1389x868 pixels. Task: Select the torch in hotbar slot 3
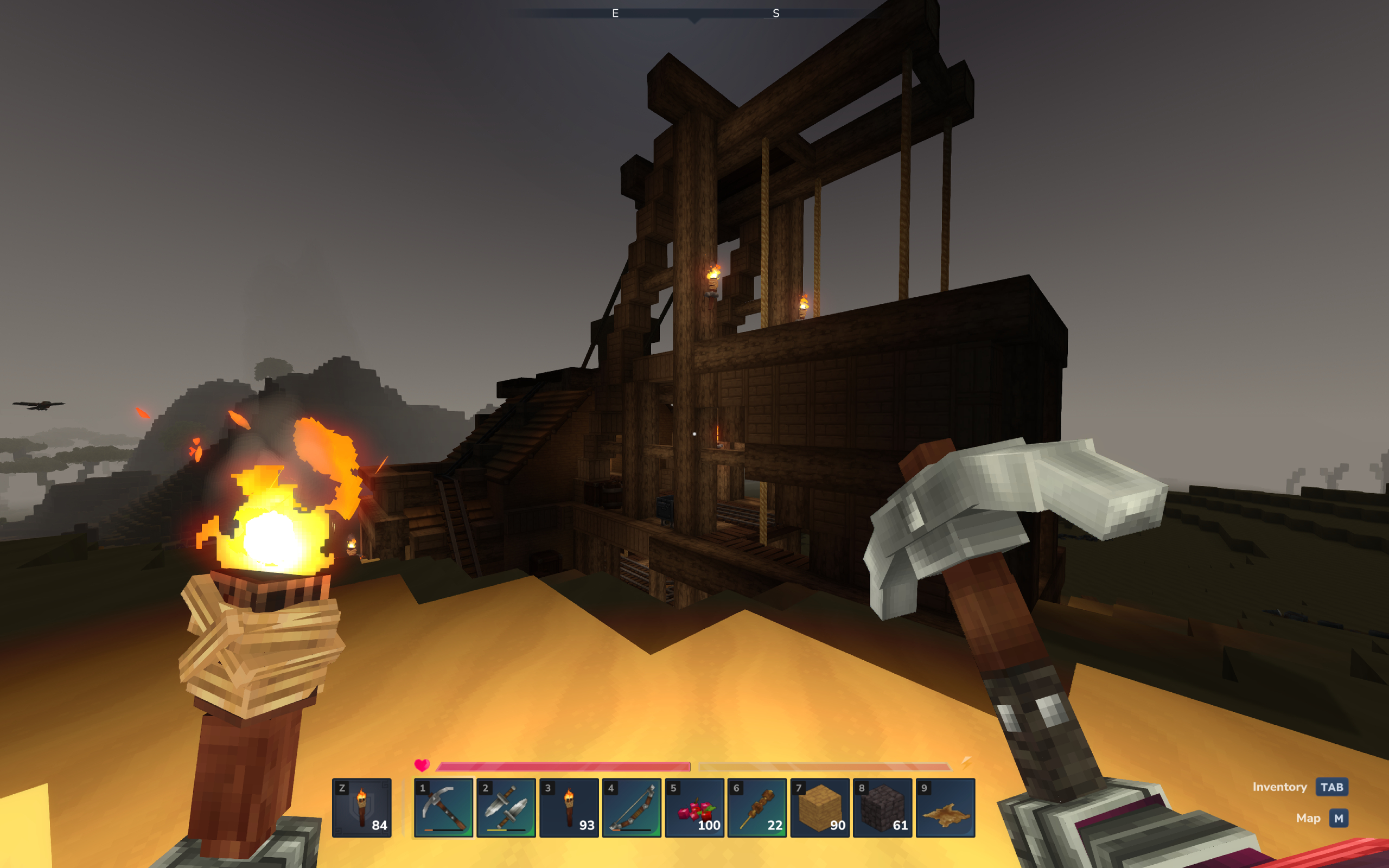coord(570,808)
